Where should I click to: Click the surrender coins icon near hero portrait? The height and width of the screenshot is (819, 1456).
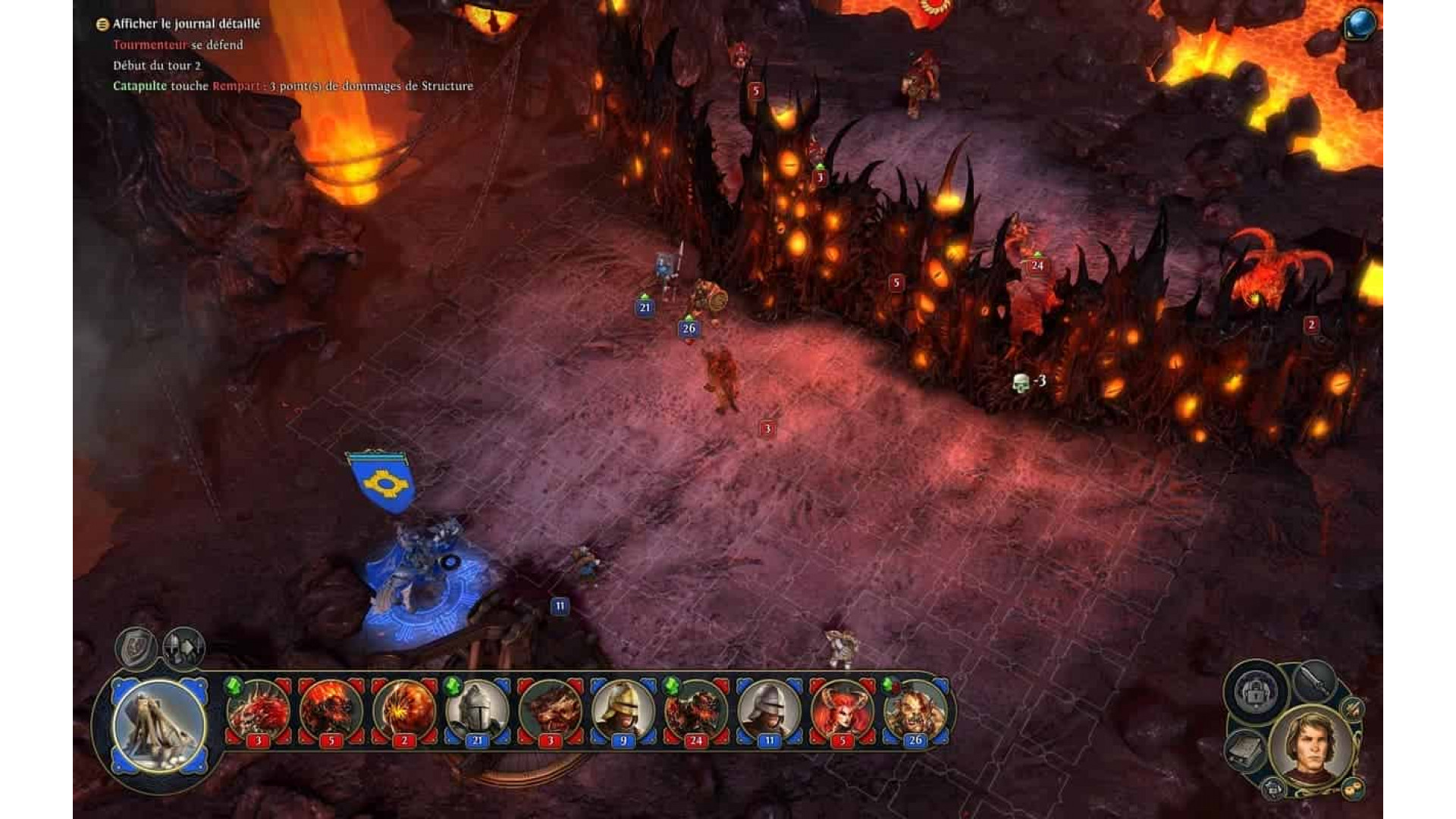point(1351,789)
